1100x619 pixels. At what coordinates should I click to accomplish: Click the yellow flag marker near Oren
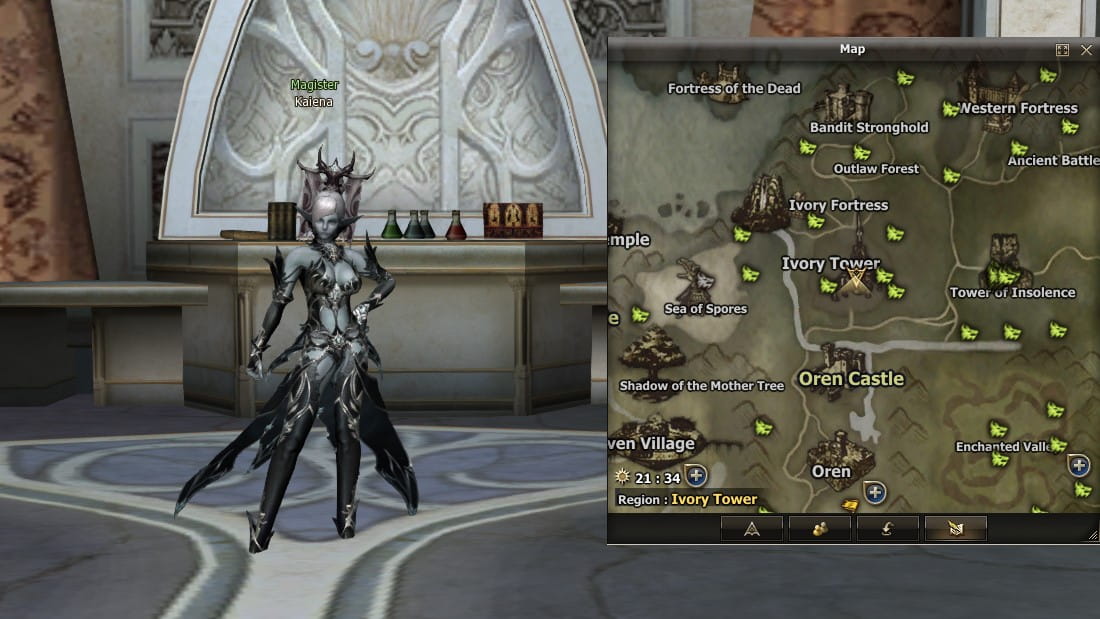[x=850, y=505]
